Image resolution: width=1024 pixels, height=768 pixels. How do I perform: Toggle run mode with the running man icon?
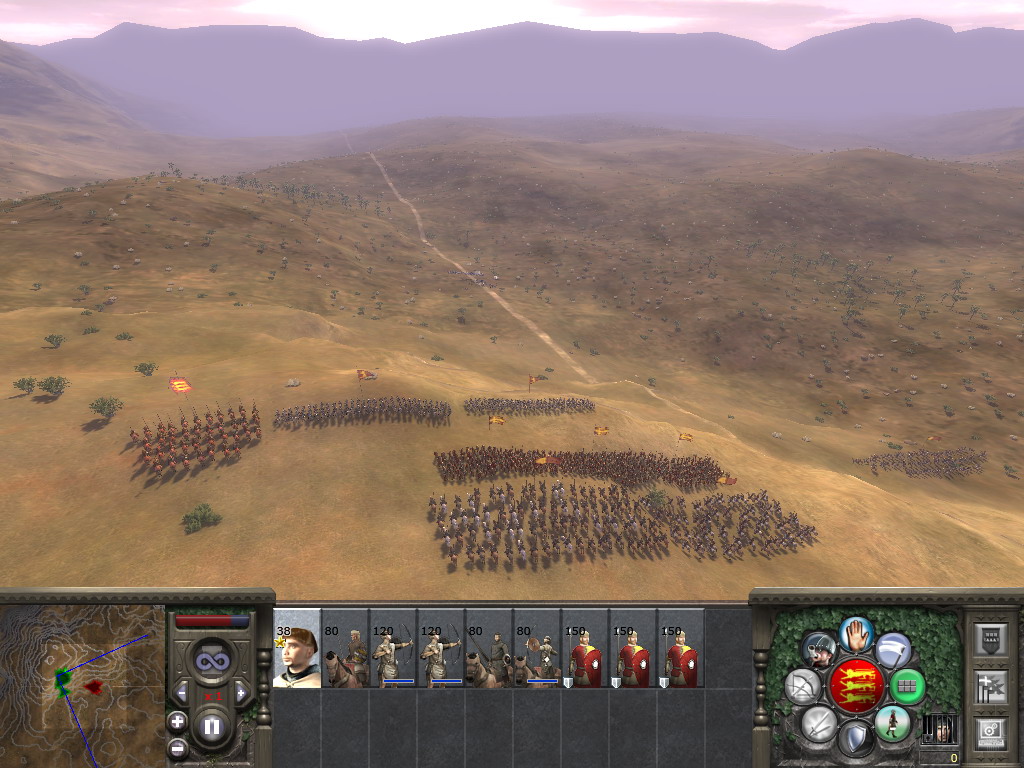(x=892, y=723)
